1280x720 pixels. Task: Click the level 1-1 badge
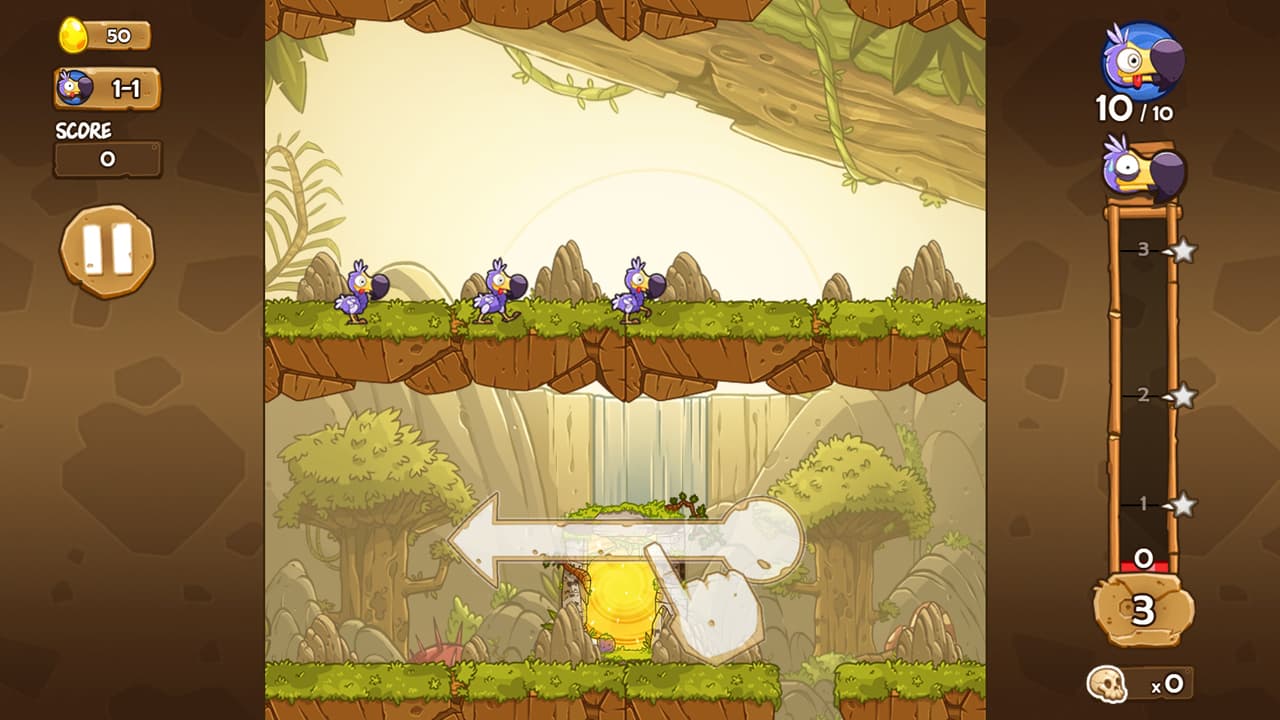point(110,87)
